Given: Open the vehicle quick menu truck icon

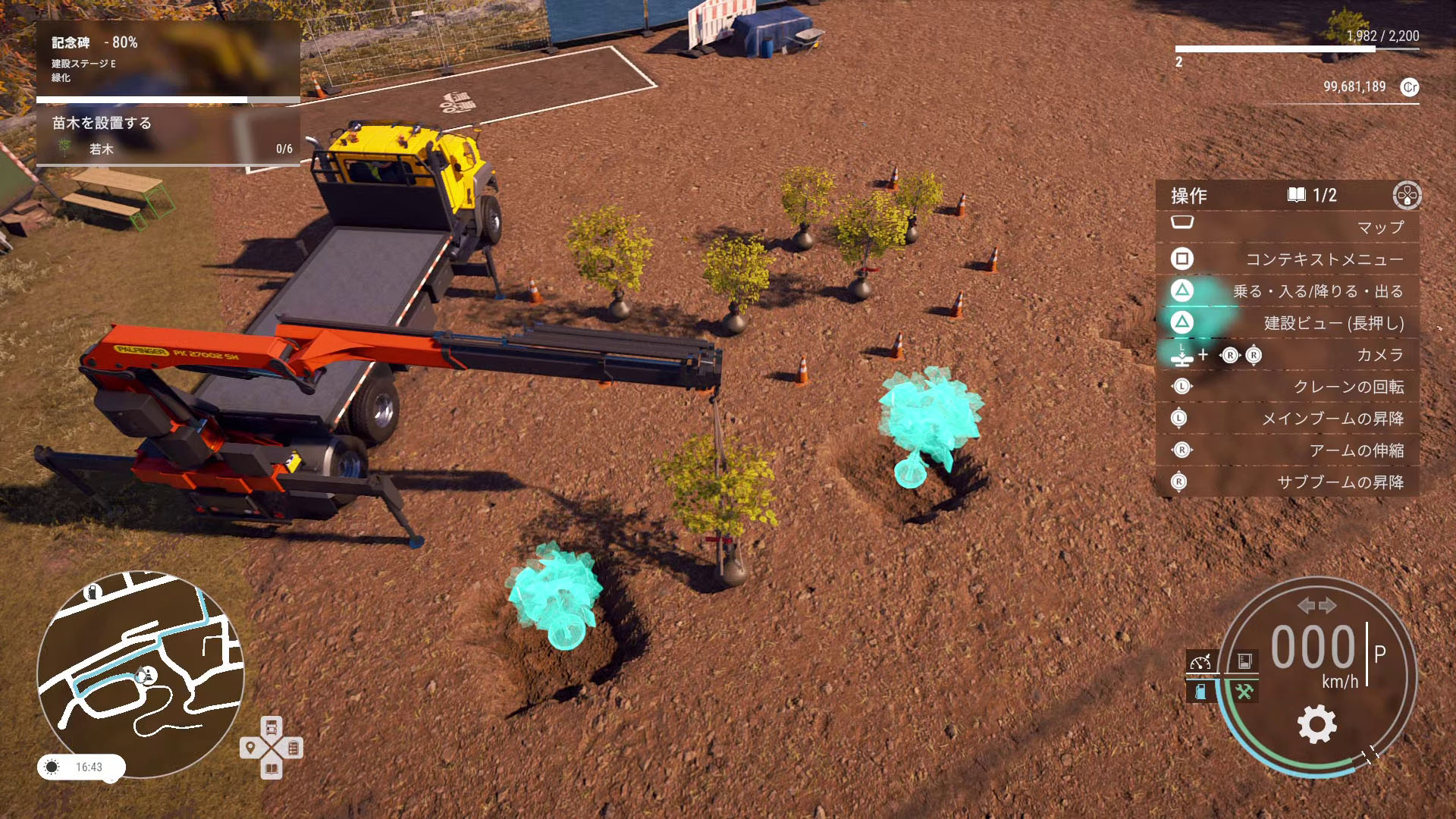Looking at the screenshot, I should [271, 727].
